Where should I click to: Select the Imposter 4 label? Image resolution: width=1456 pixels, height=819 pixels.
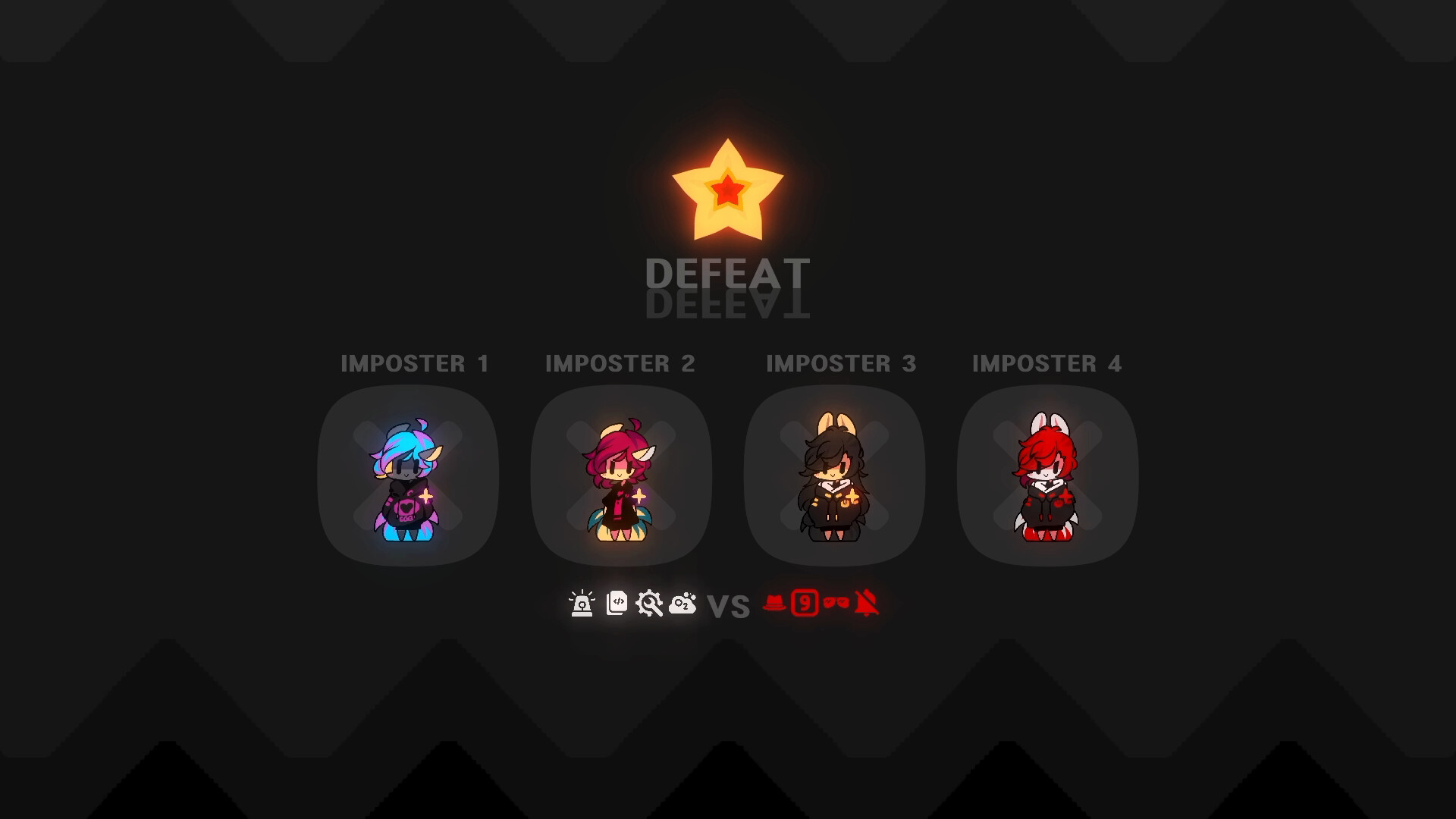pyautogui.click(x=1048, y=364)
